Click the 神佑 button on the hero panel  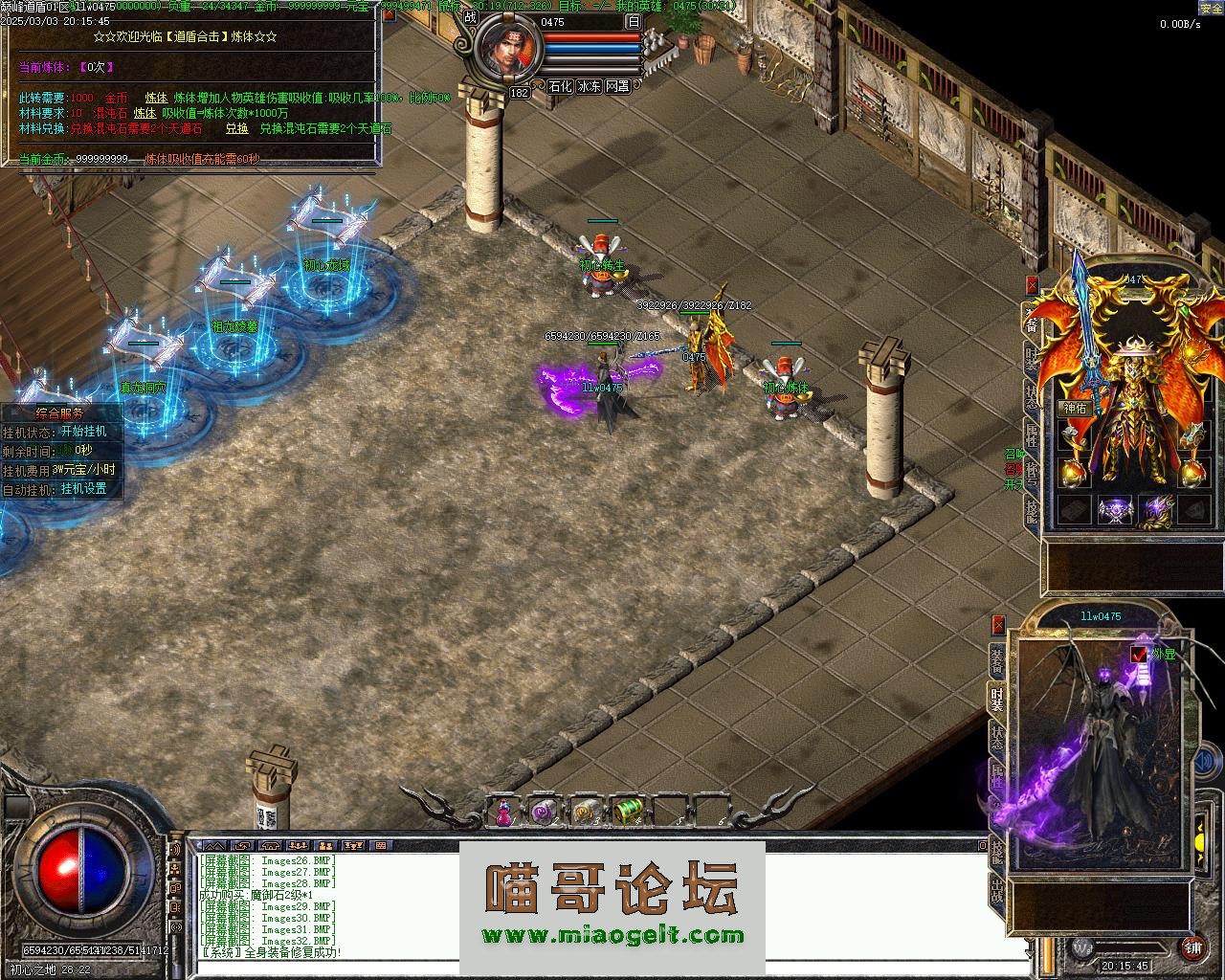[x=1075, y=409]
